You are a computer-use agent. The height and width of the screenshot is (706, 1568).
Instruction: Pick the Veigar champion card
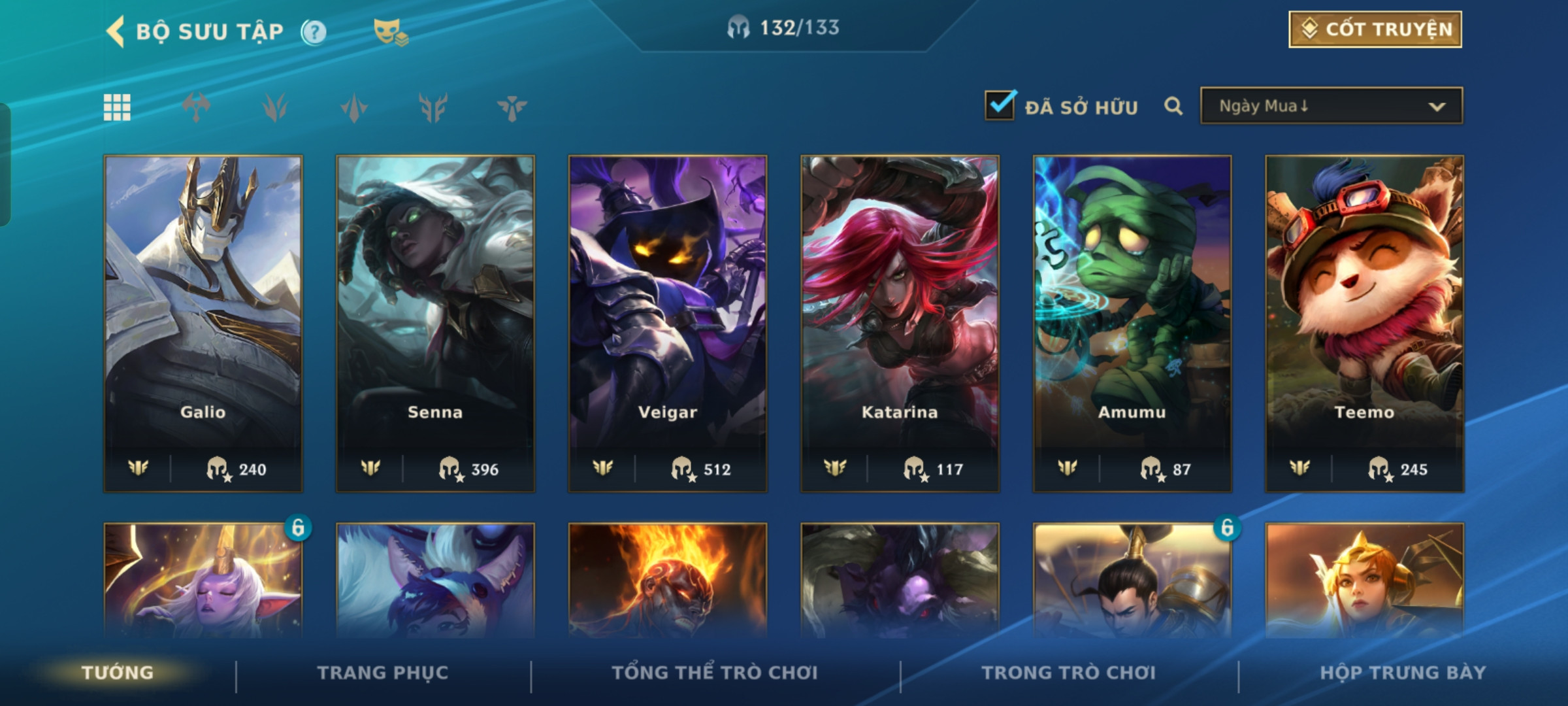point(668,323)
